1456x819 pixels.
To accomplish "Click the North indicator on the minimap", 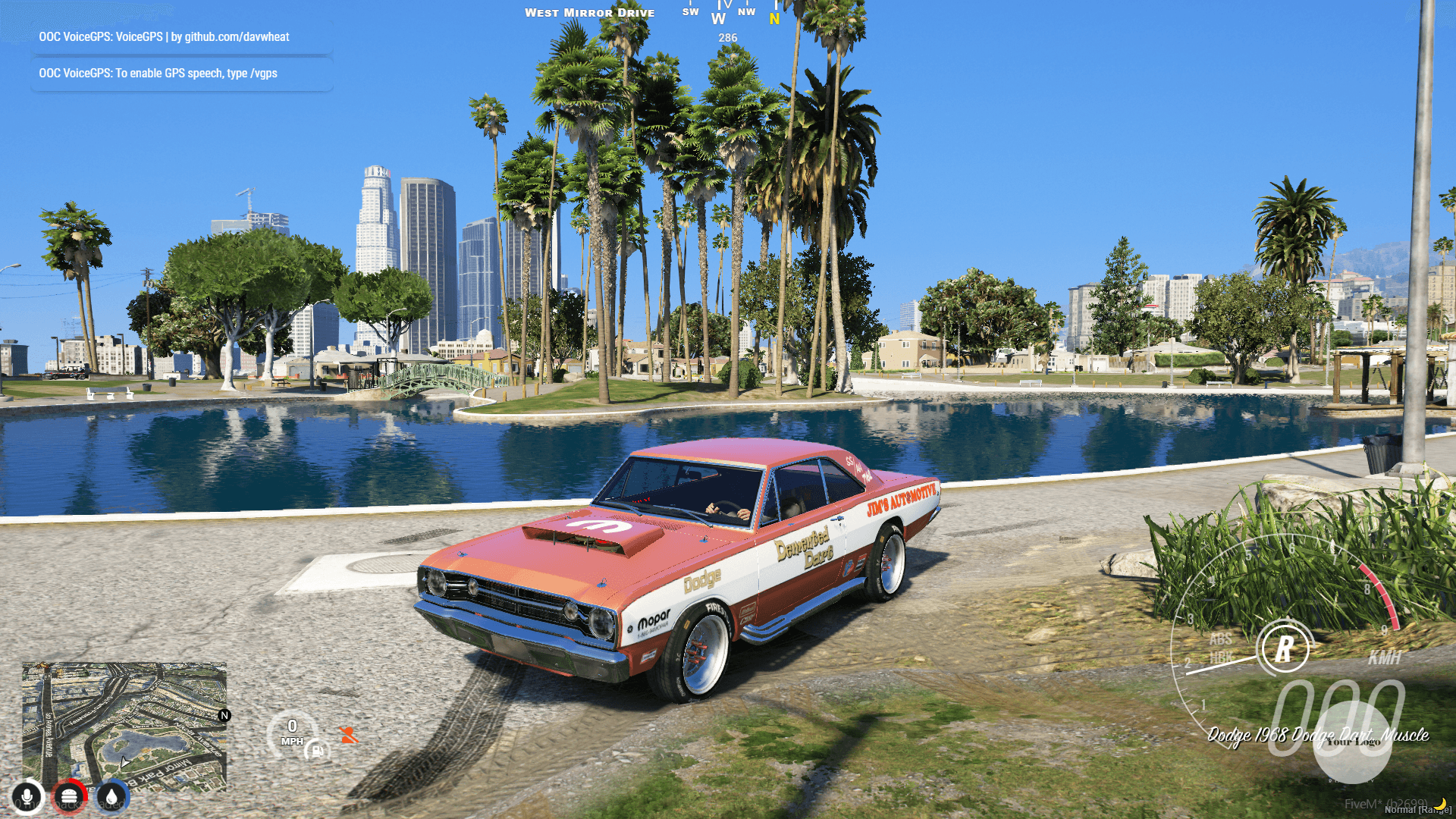I will [x=224, y=716].
